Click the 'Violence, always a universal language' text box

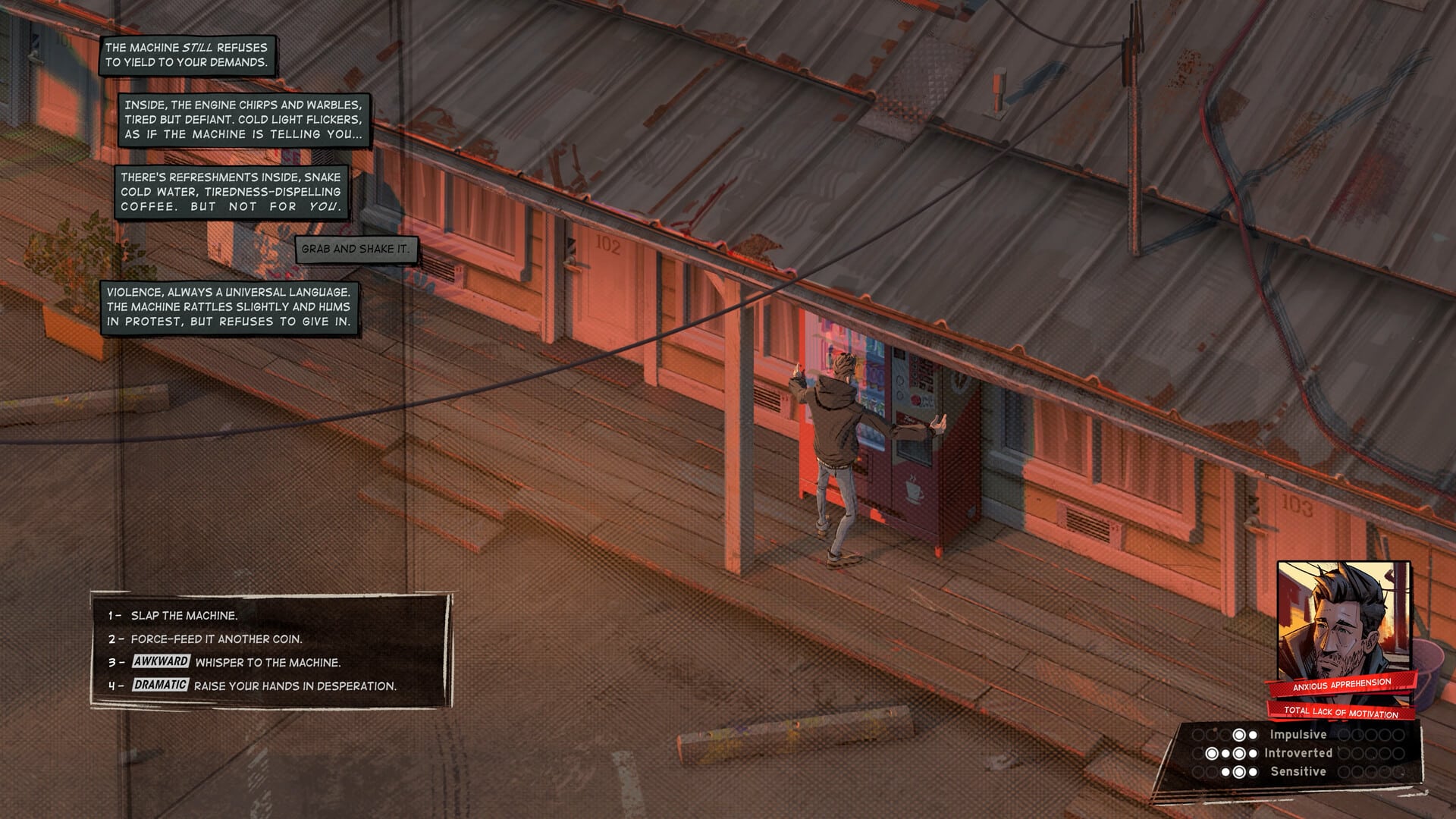(227, 308)
